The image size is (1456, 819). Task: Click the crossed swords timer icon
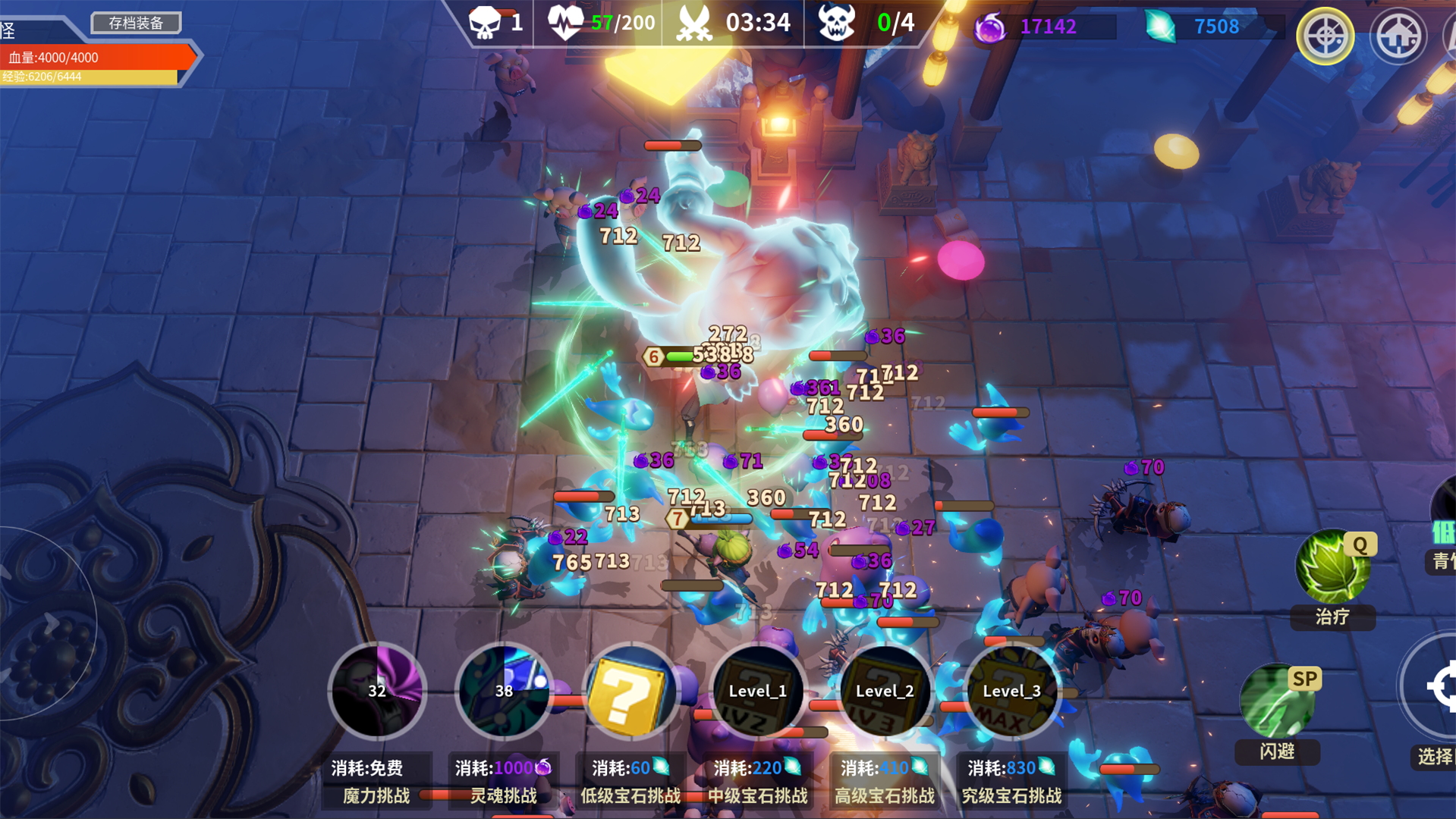tap(695, 22)
